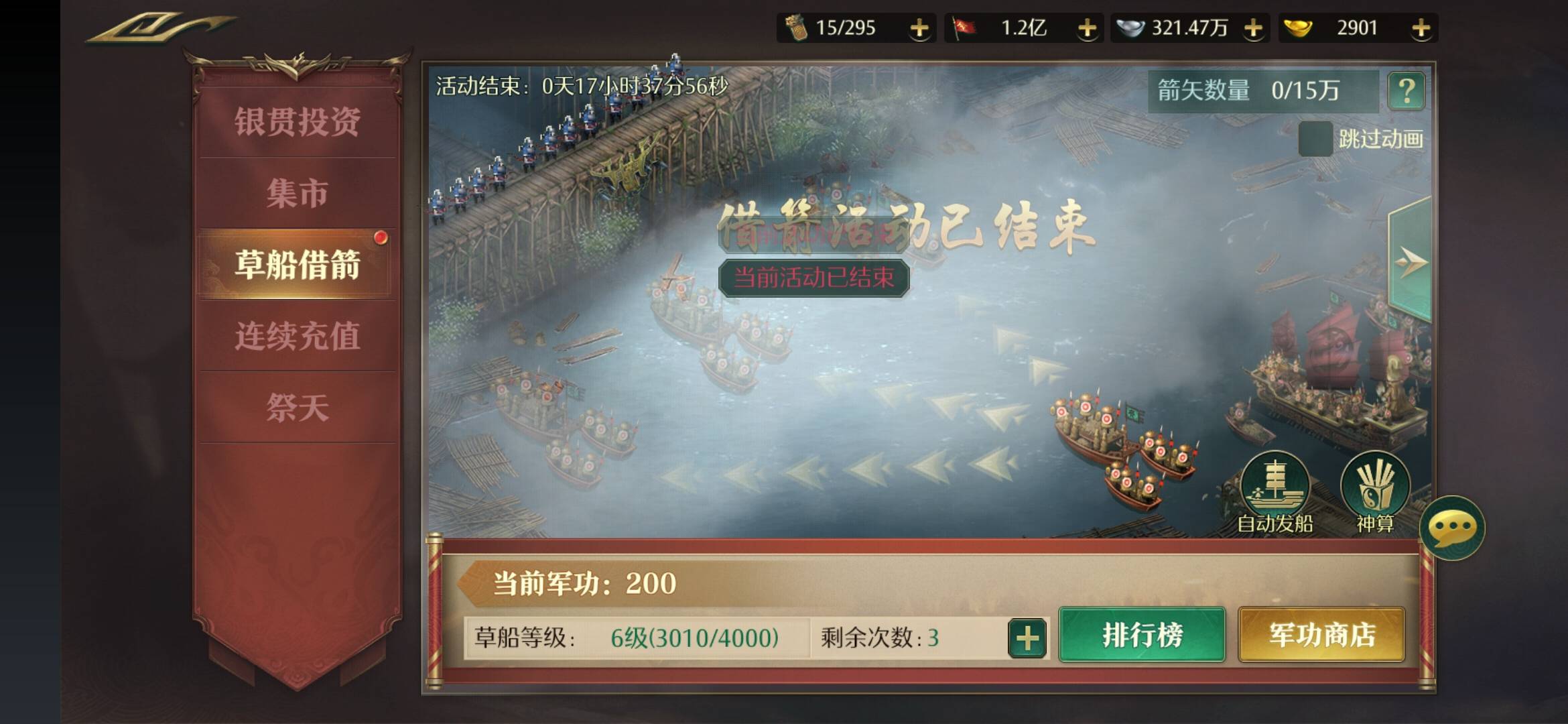Add remaining attempts with the green plus
The image size is (1568, 724).
[x=1027, y=638]
